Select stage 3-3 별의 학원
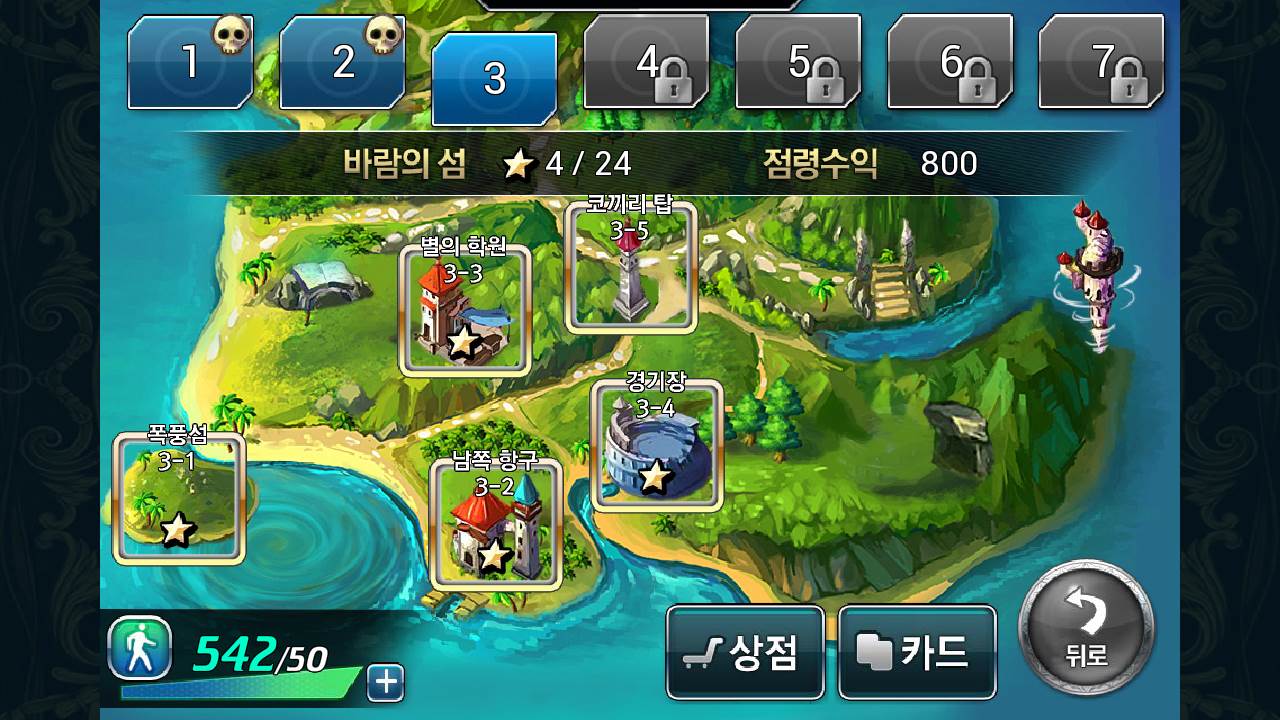This screenshot has width=1280, height=720. click(464, 311)
